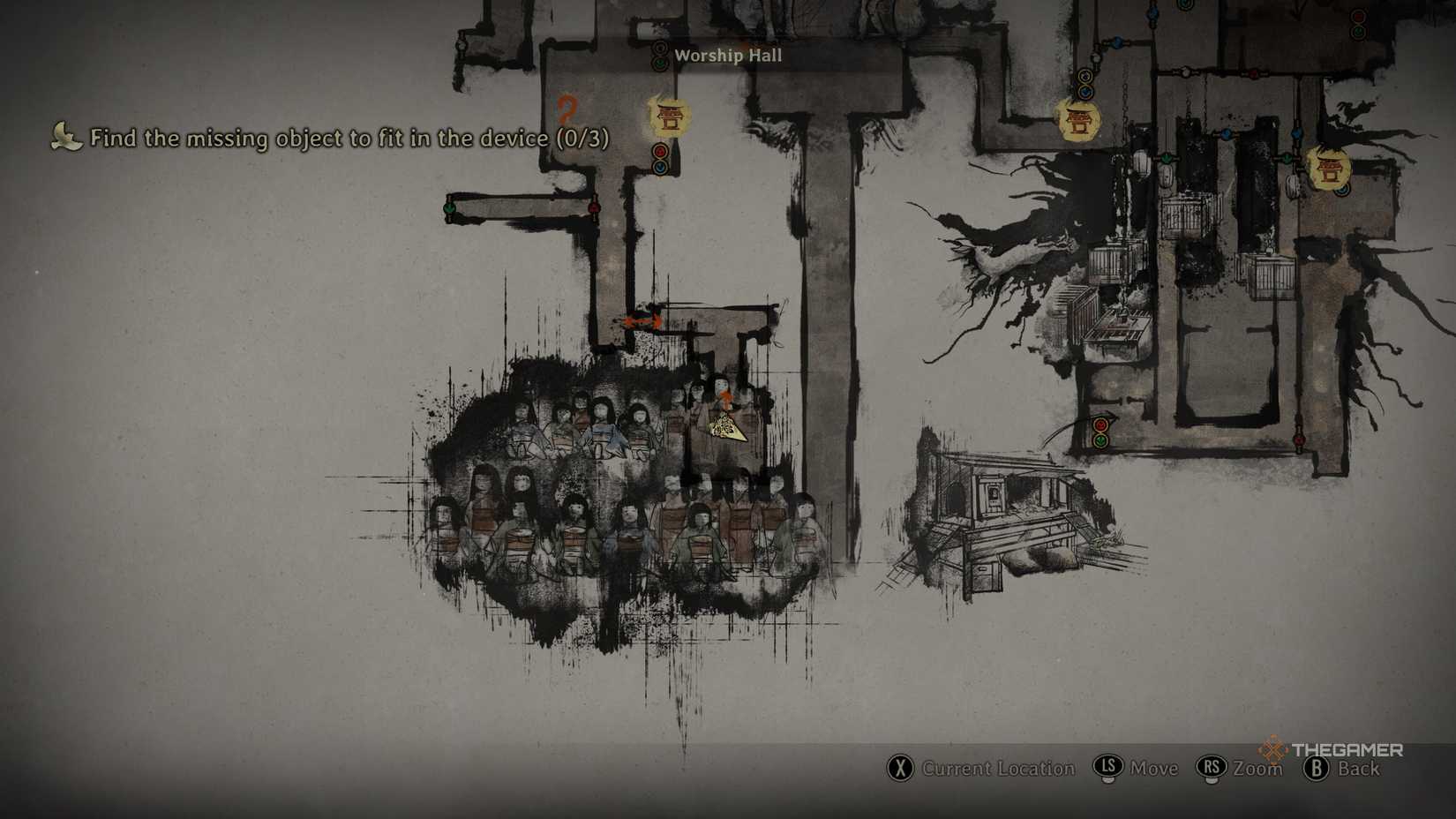Expand the white circular marker on the upper-right corridor
The height and width of the screenshot is (819, 1456).
coord(1187,71)
